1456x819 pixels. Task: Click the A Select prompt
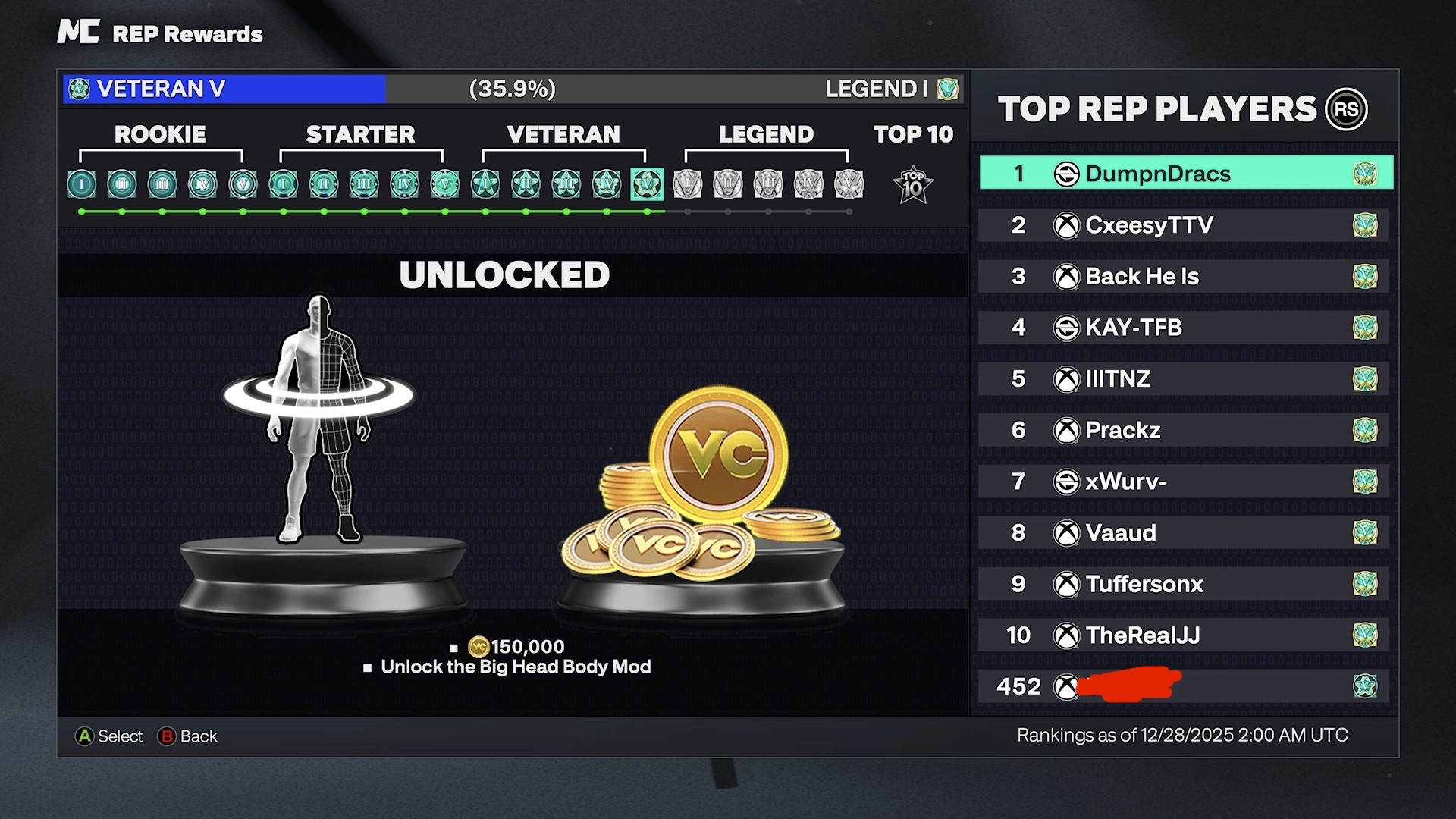tap(108, 736)
